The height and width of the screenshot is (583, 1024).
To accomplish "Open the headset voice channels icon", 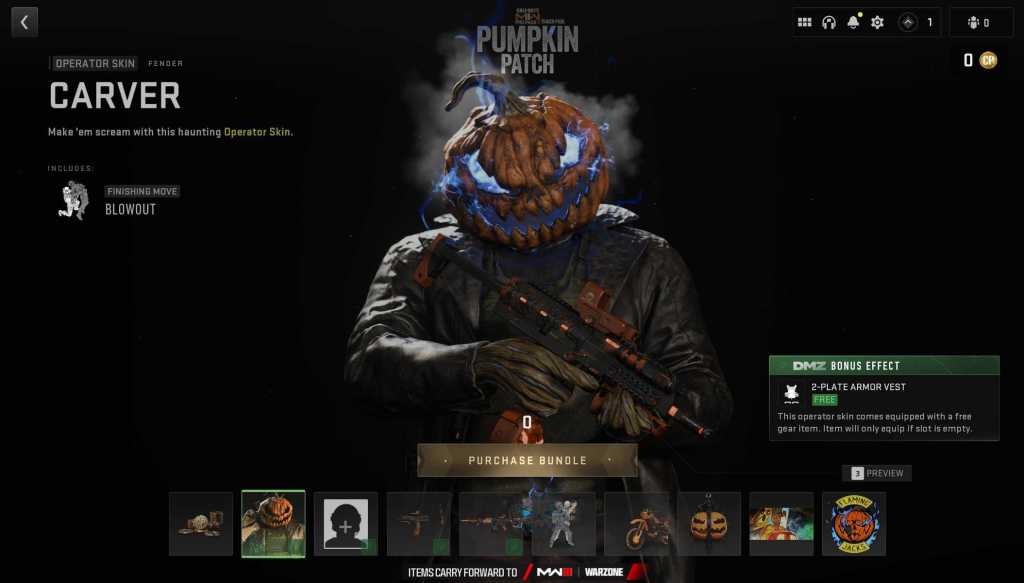I will coord(829,22).
